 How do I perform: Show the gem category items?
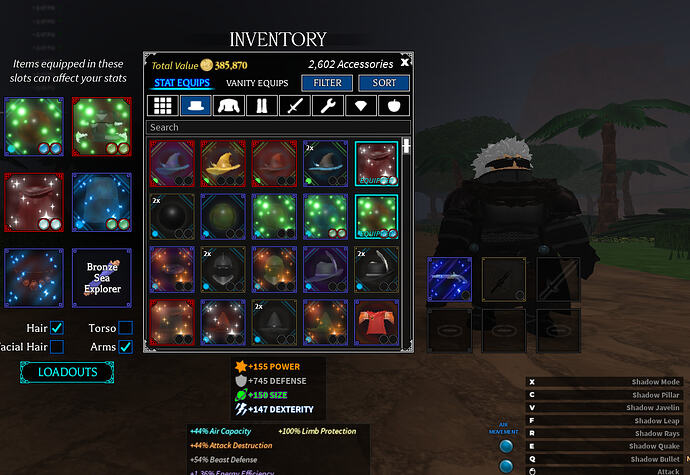(x=362, y=106)
